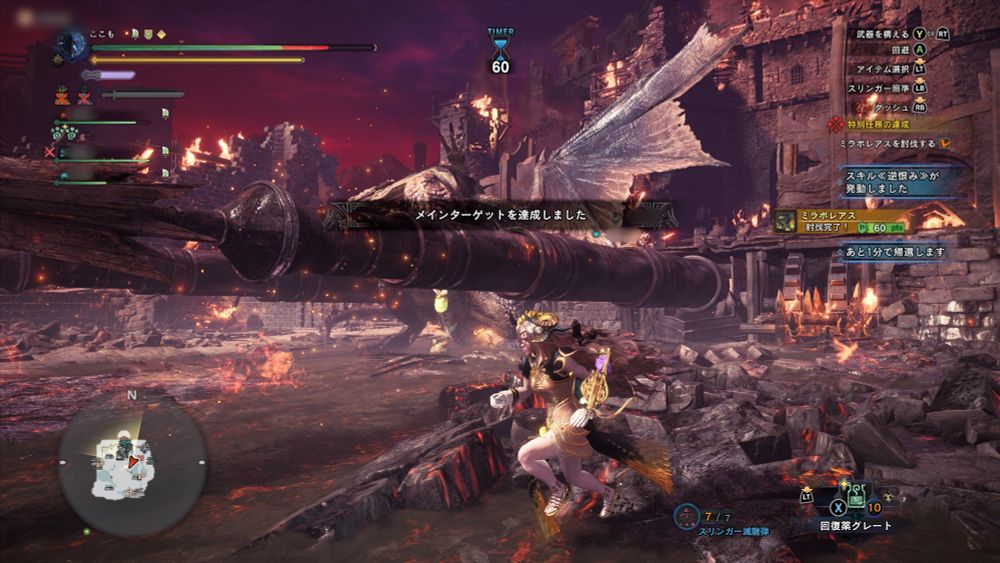Image resolution: width=1000 pixels, height=563 pixels.
Task: Click the あと1分で帰還します notice
Action: [x=894, y=252]
